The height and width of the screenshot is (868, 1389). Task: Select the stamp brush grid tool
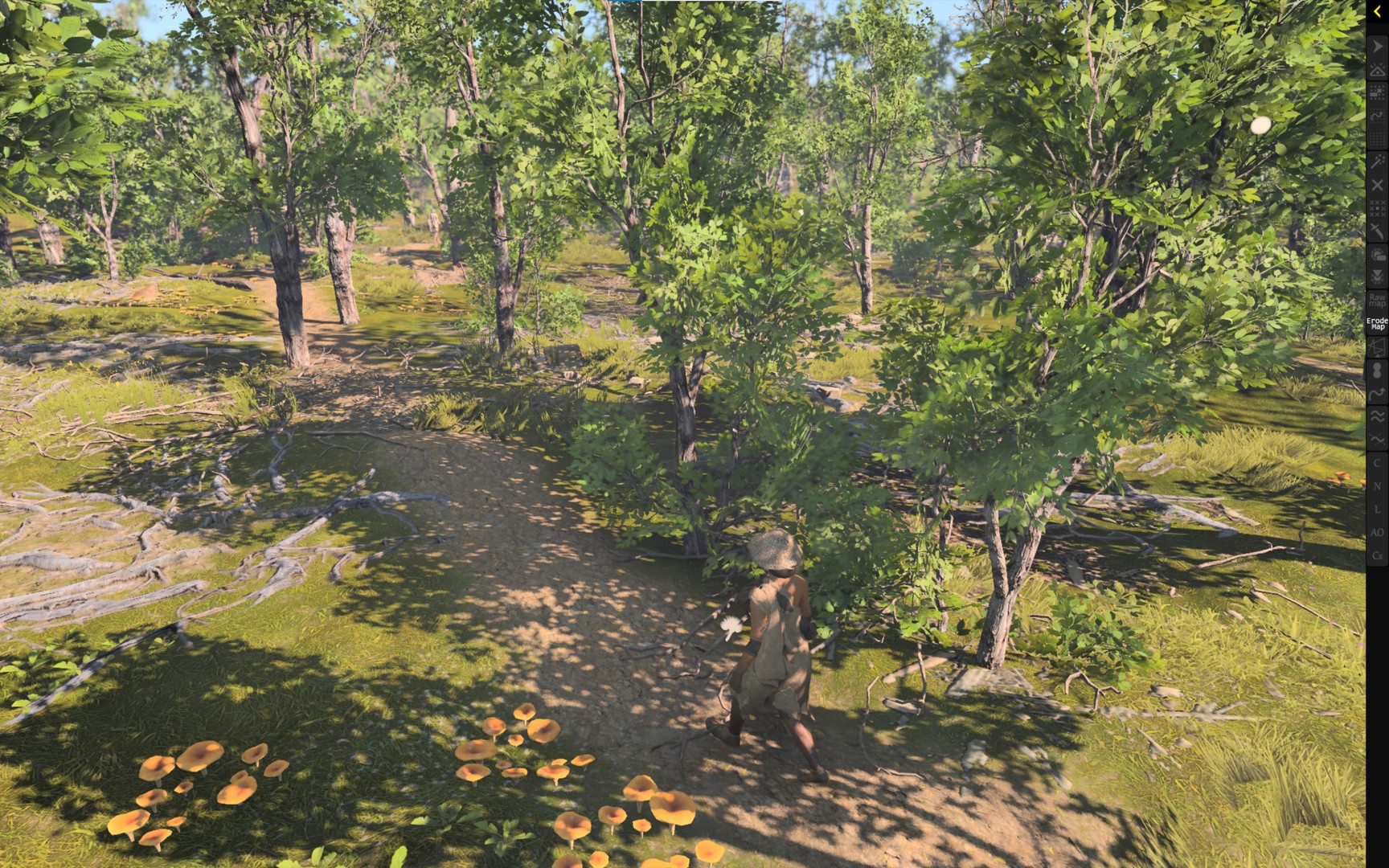tap(1376, 92)
